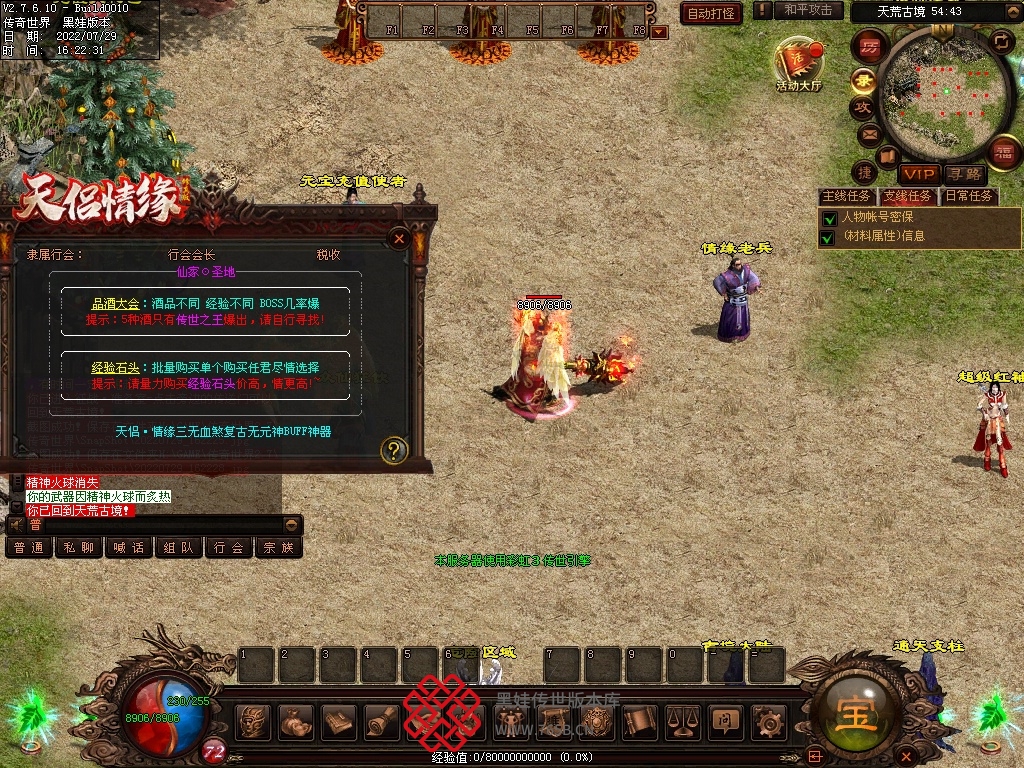1024x768 pixels.
Task: Open the balance scales trade icon
Action: pos(683,721)
